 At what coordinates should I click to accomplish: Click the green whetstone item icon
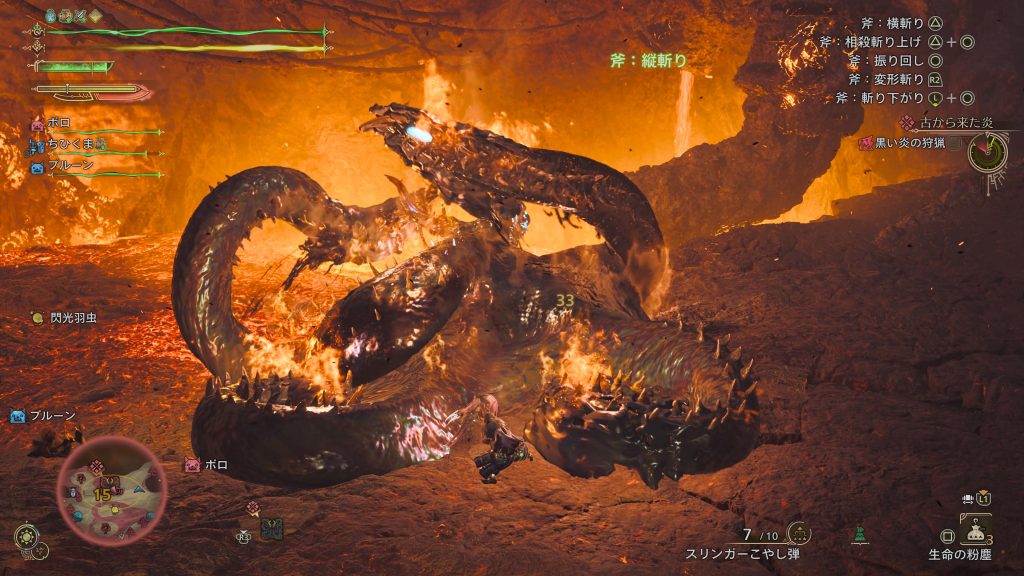[859, 535]
